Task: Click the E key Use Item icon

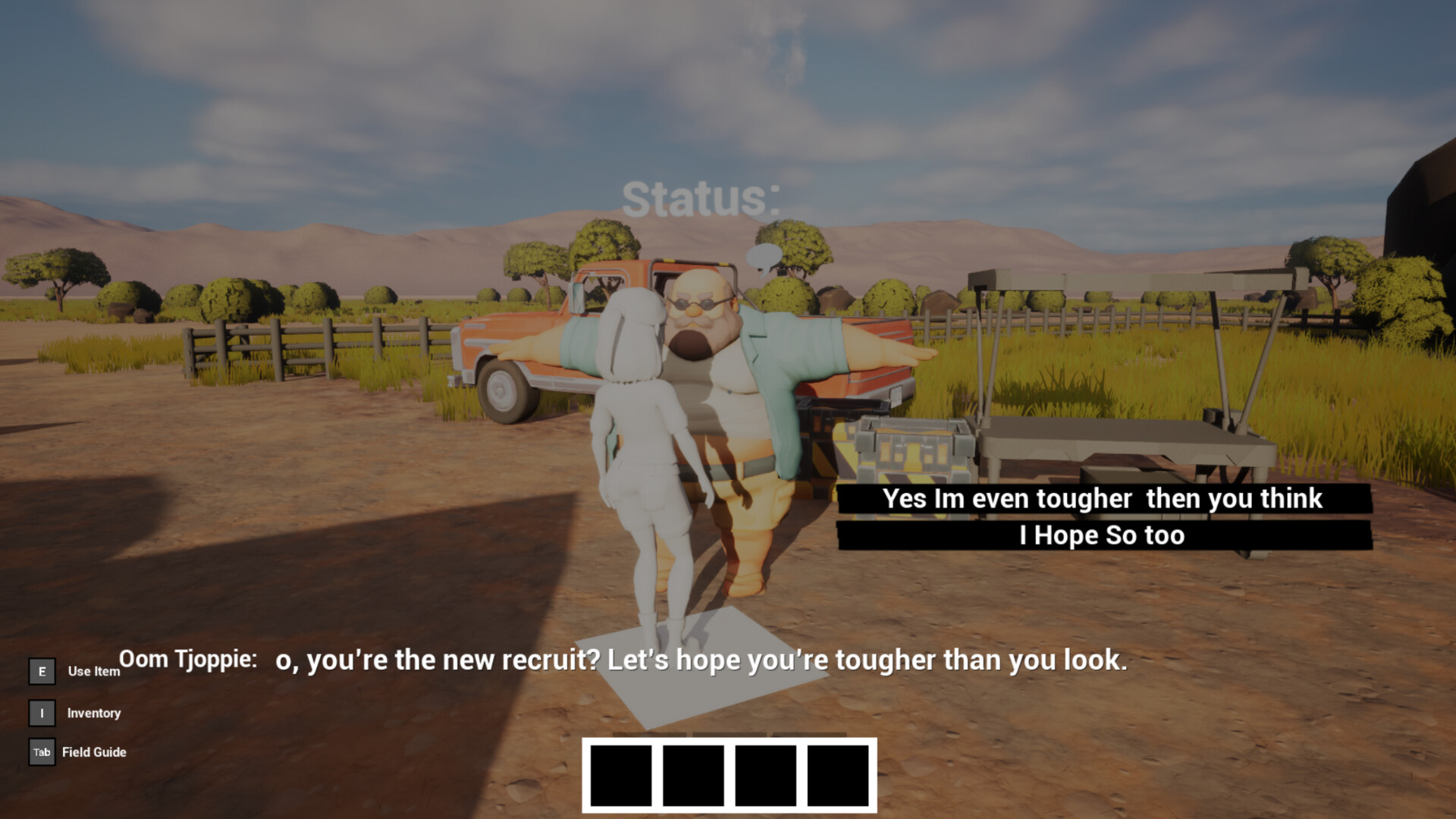Action: [x=41, y=670]
